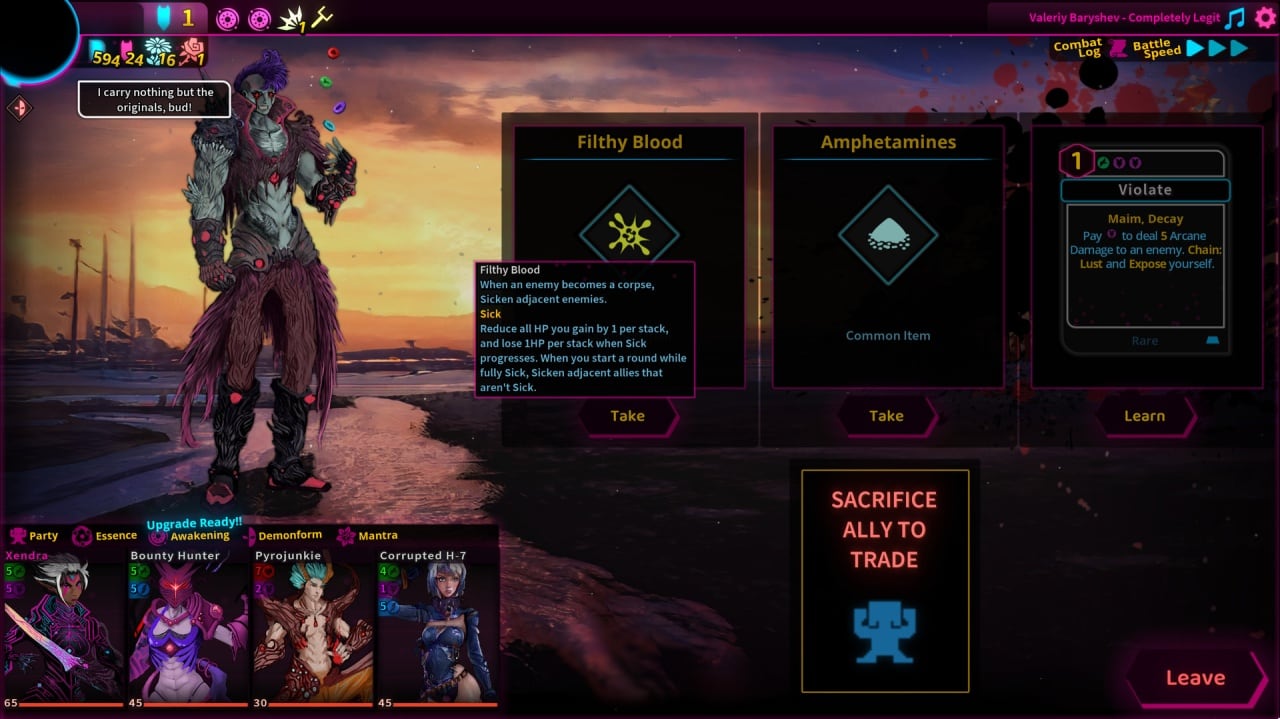Viewport: 1280px width, 719px height.
Task: Choose the Pyrojunkie party portrait
Action: pyautogui.click(x=312, y=630)
